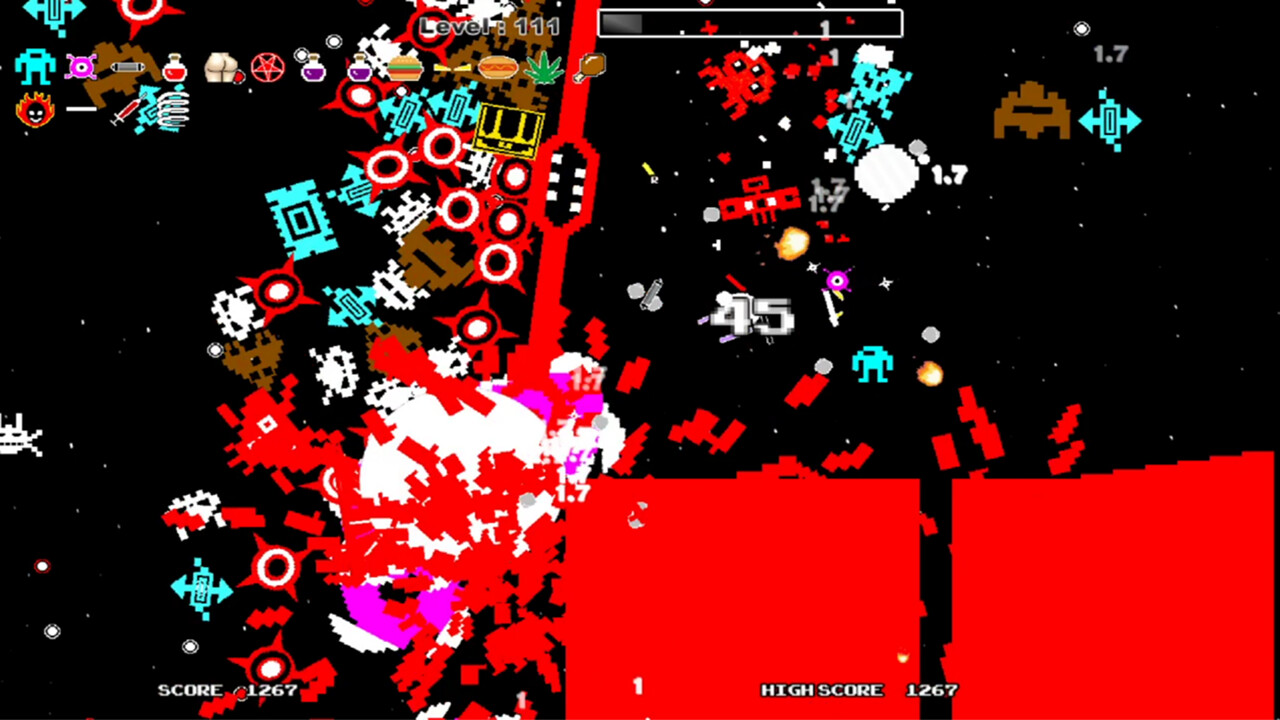Image resolution: width=1280 pixels, height=720 pixels.
Task: Select the purple eye monster icon
Action: pos(82,67)
